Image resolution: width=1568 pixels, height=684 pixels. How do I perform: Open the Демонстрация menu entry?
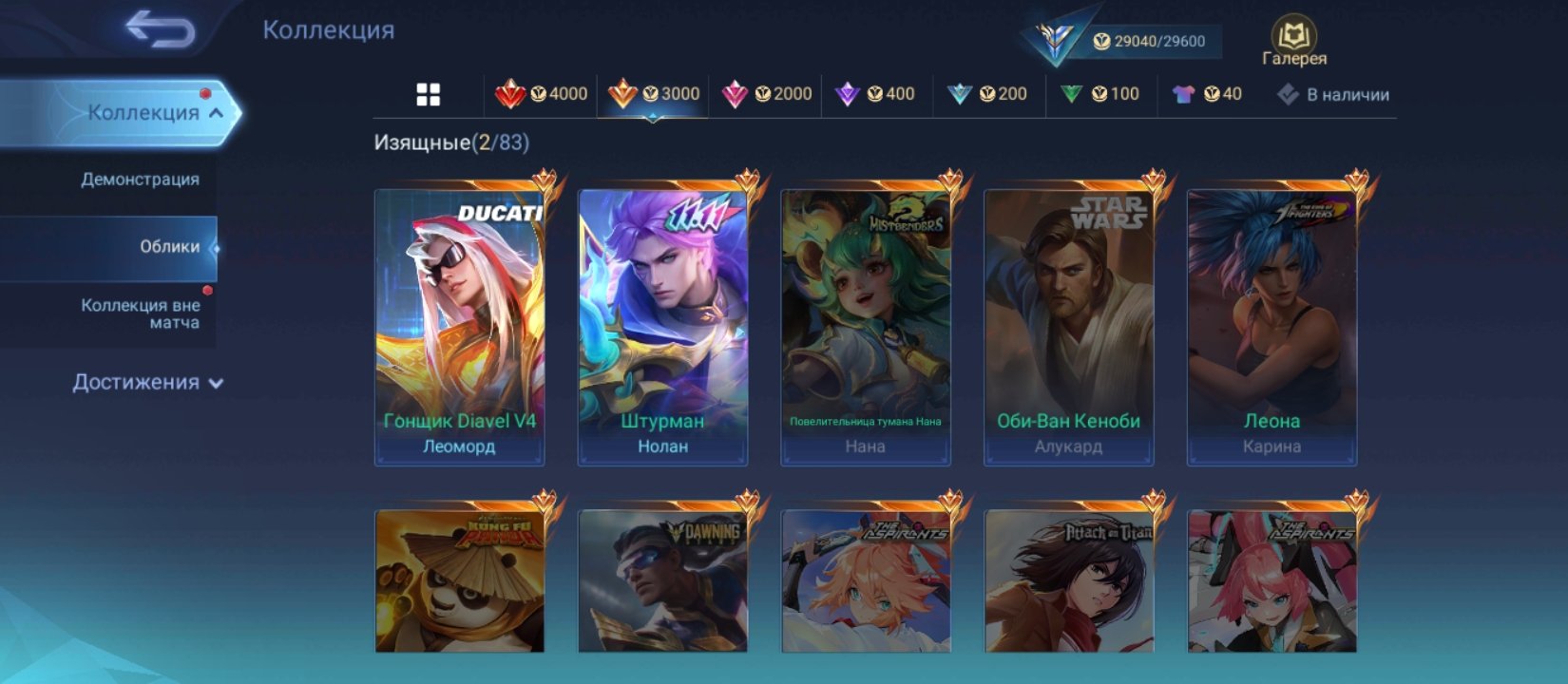click(140, 180)
